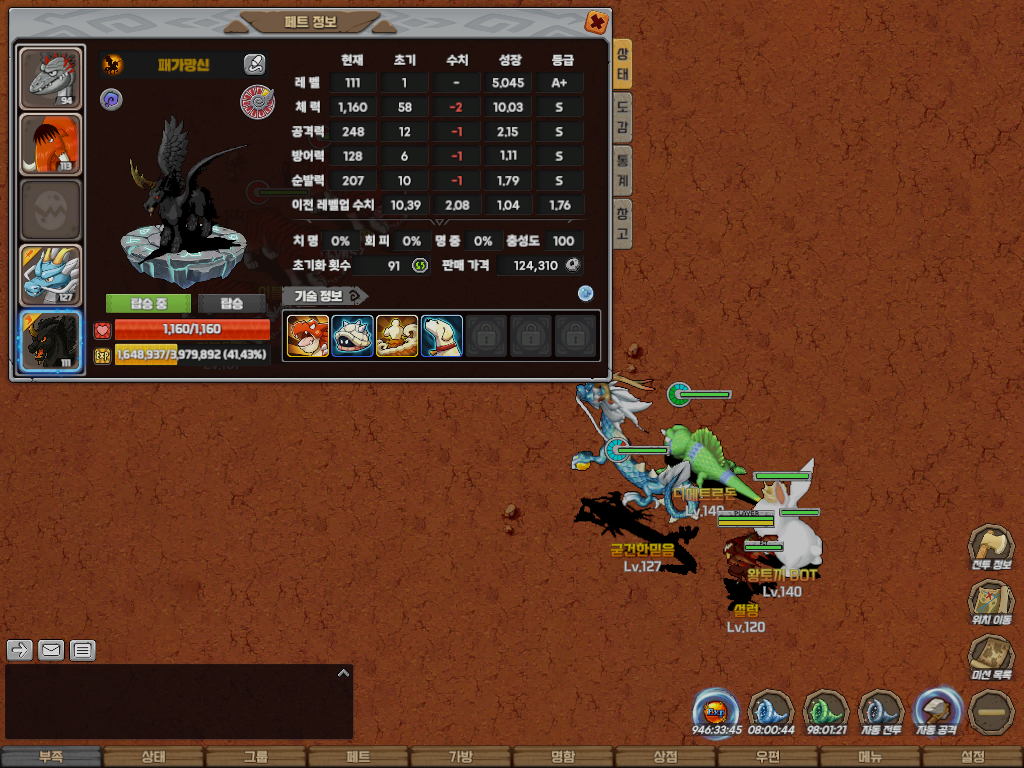Open the 위치 이동 map travel icon
The image size is (1024, 768).
point(989,603)
